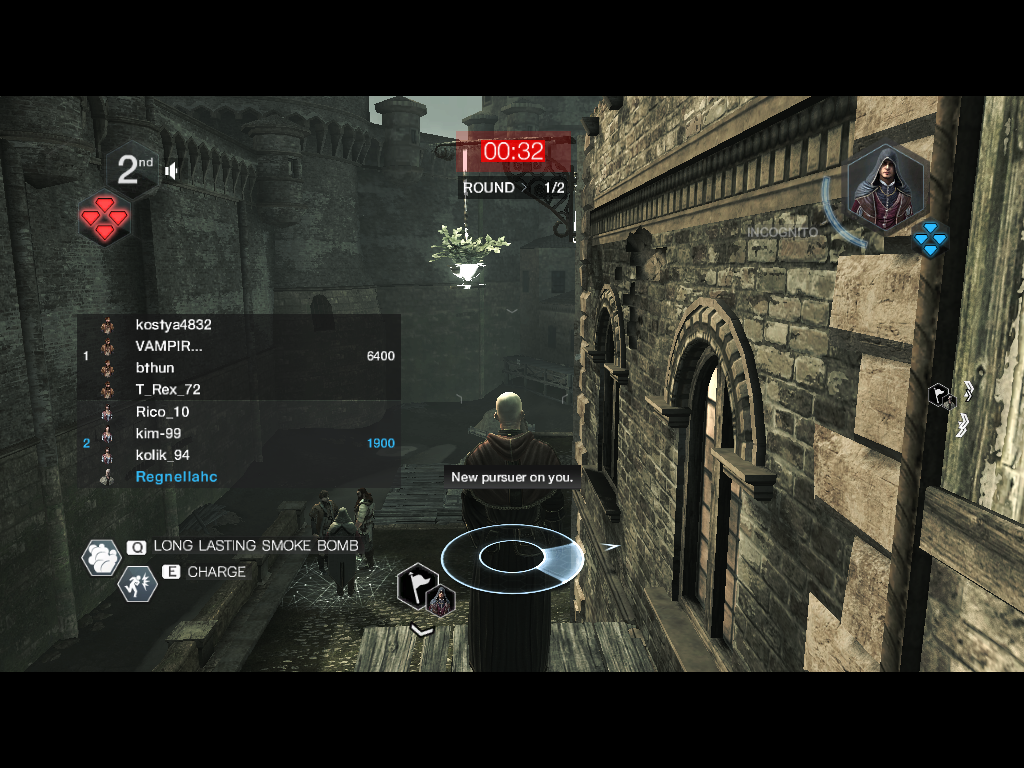1024x768 pixels.
Task: Select the Long Lasting Smoke Bomb ability icon
Action: coord(101,557)
